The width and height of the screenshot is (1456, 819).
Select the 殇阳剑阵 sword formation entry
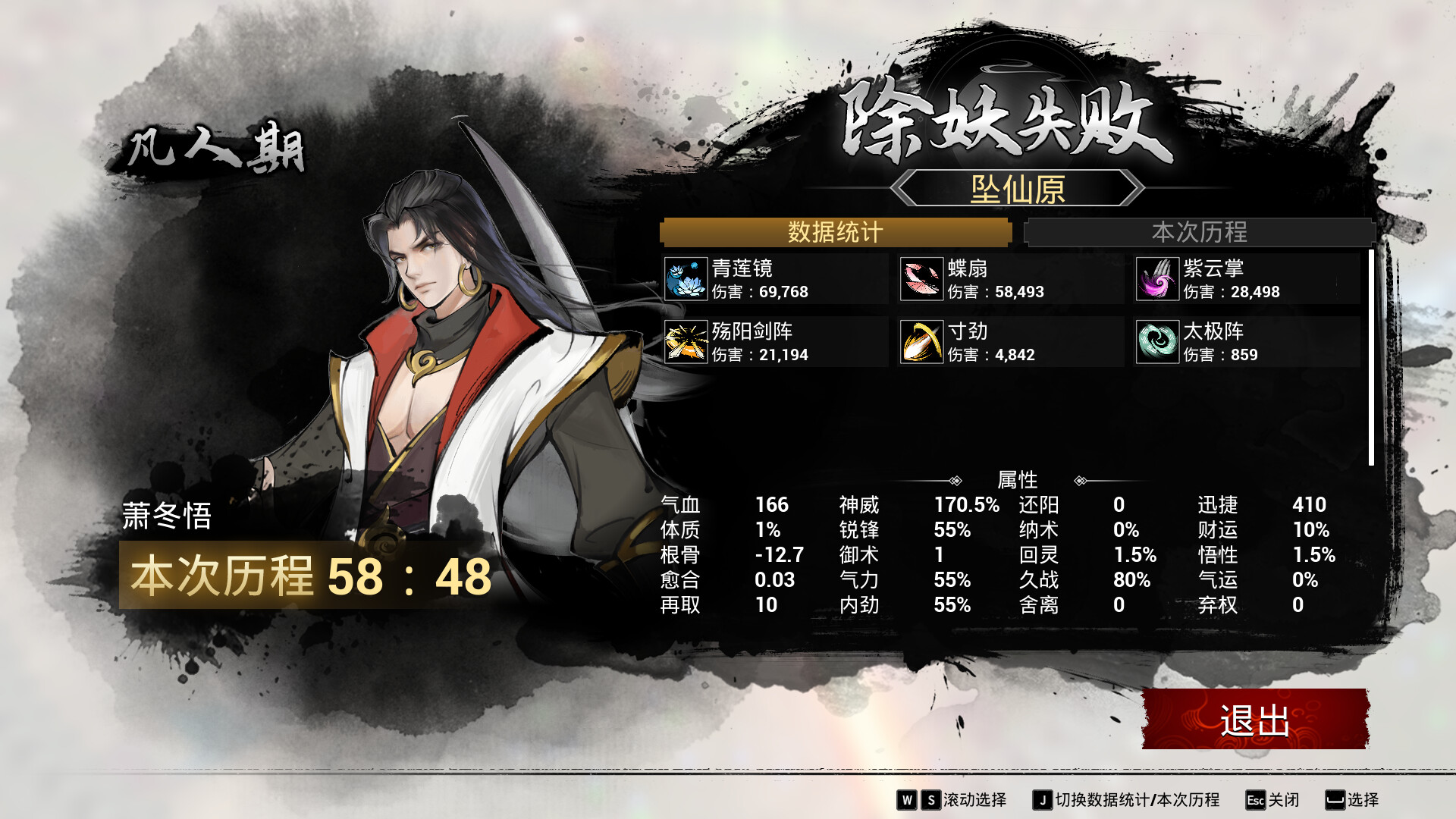click(x=775, y=342)
